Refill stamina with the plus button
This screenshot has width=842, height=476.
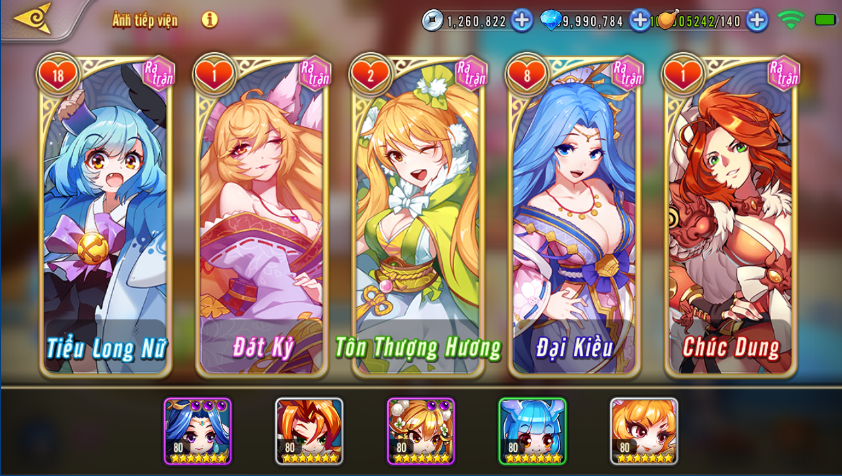tap(757, 20)
